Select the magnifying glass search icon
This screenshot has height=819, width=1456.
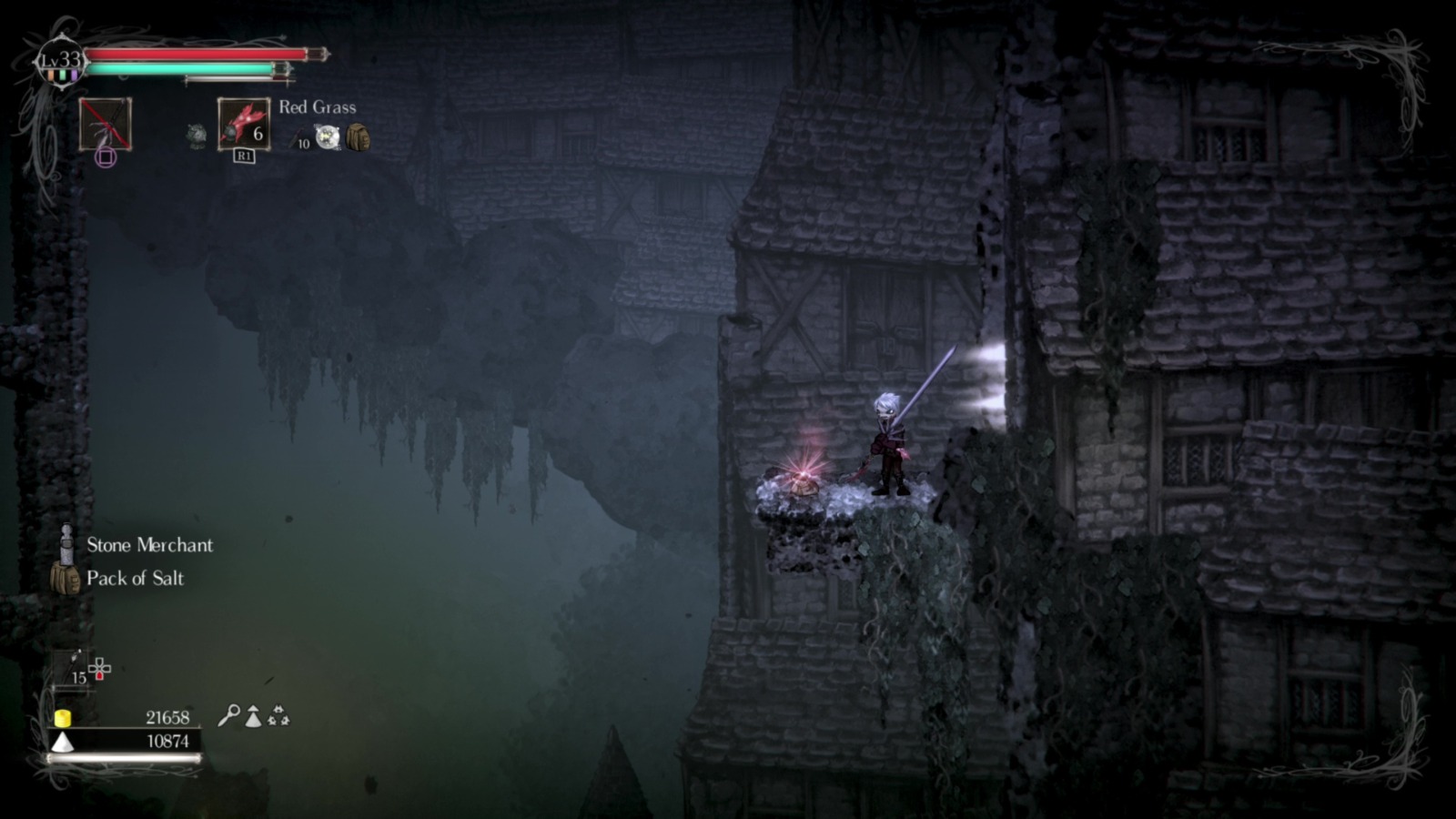point(231,716)
